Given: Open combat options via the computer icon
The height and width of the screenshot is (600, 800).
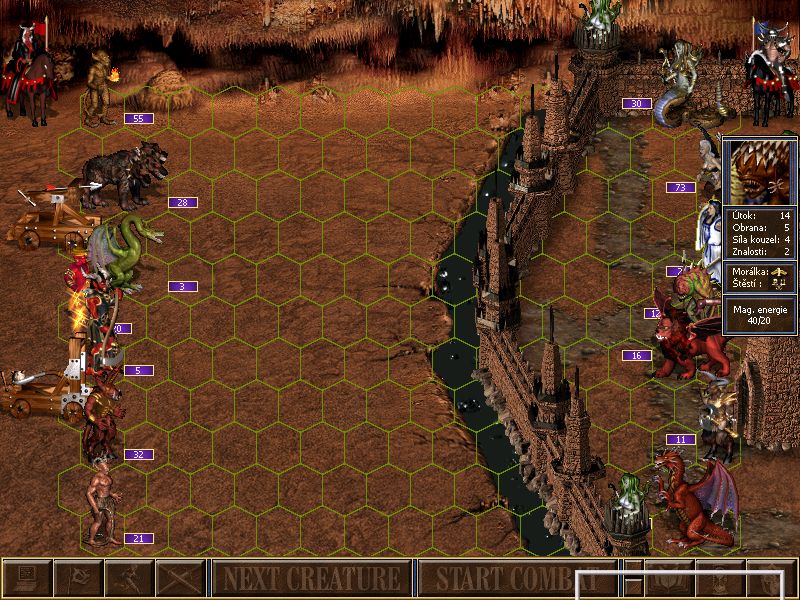Looking at the screenshot, I should tap(27, 578).
